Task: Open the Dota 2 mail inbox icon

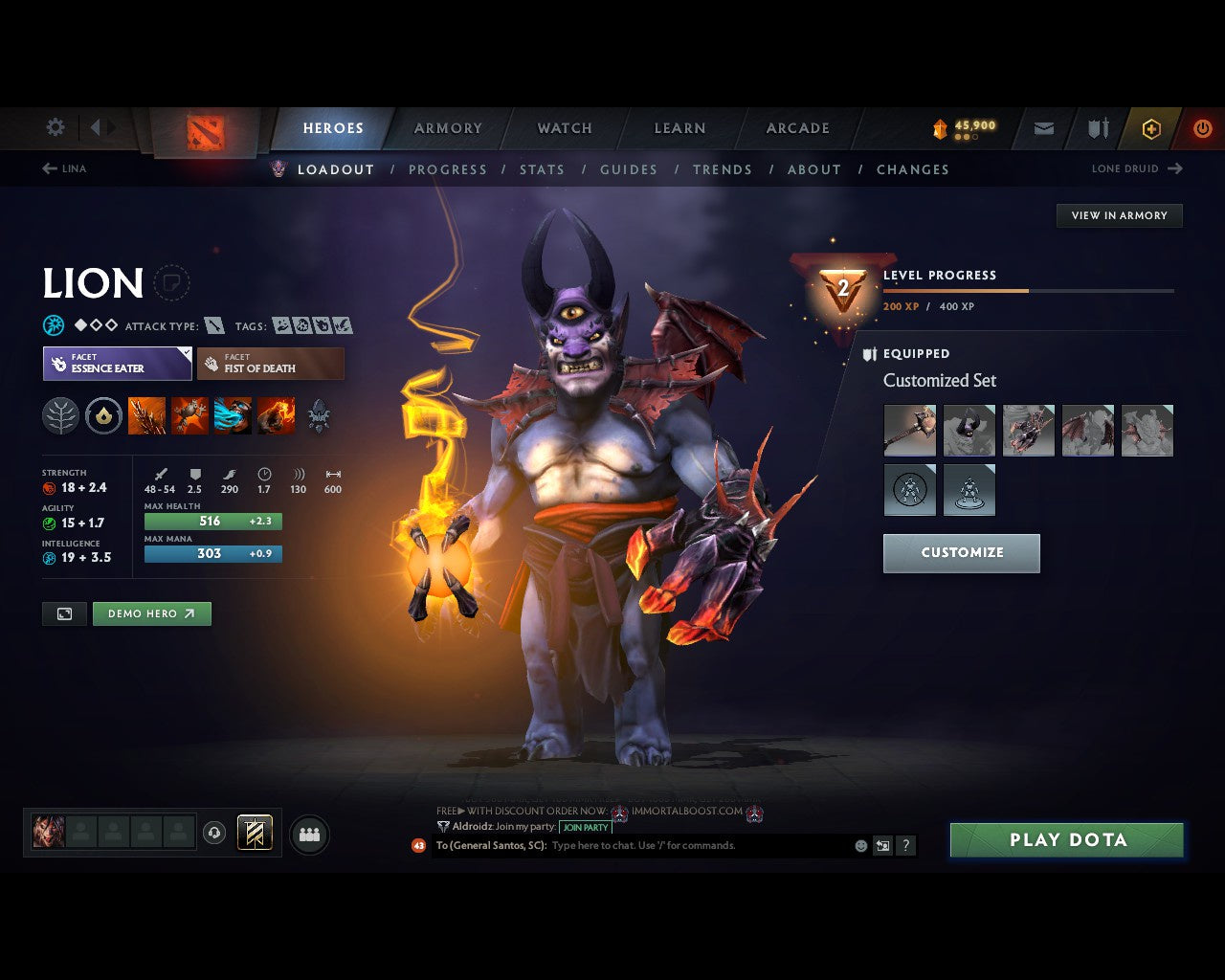Action: pyautogui.click(x=1042, y=128)
